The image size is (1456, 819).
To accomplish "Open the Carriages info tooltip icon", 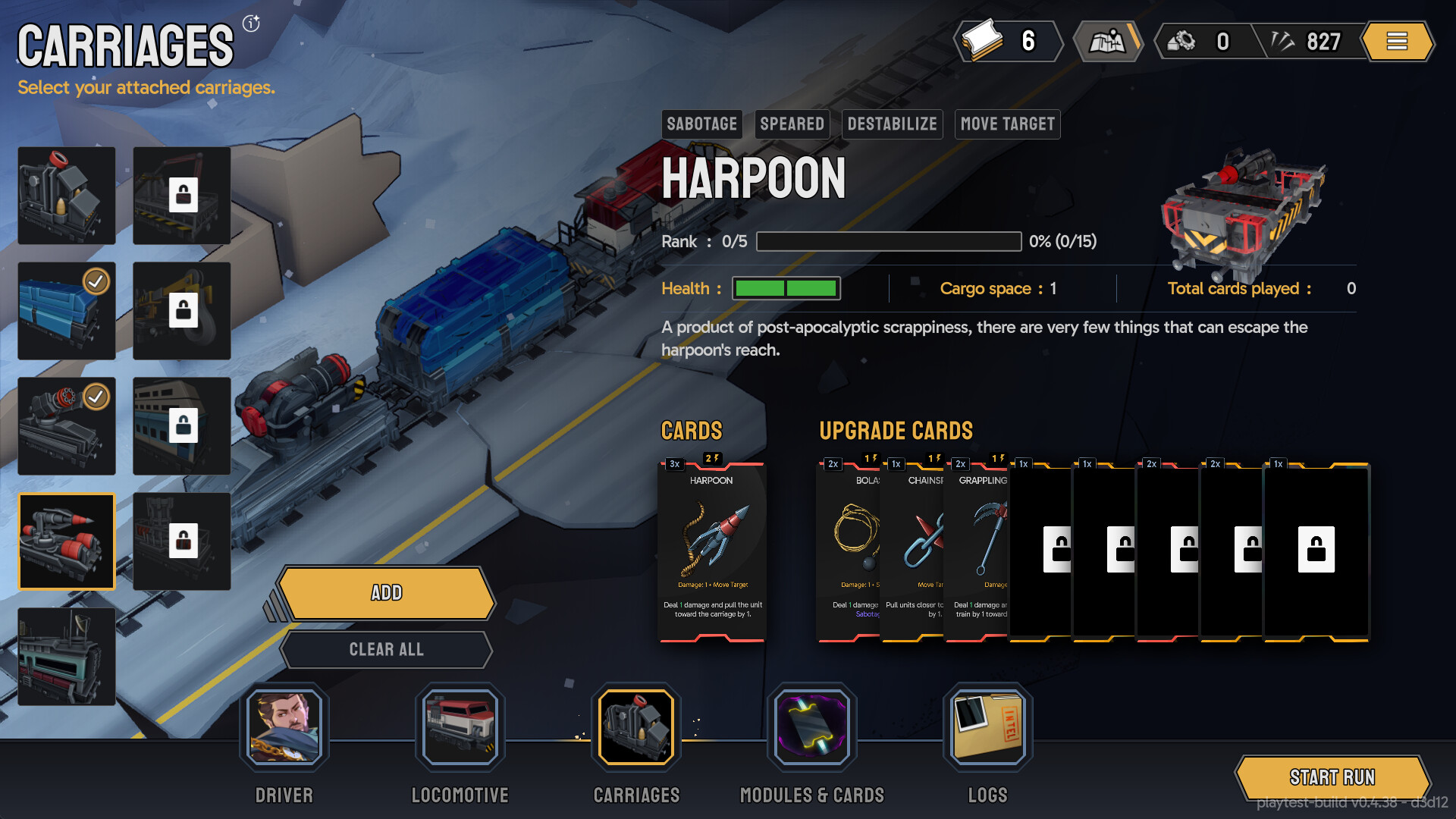I will [251, 24].
